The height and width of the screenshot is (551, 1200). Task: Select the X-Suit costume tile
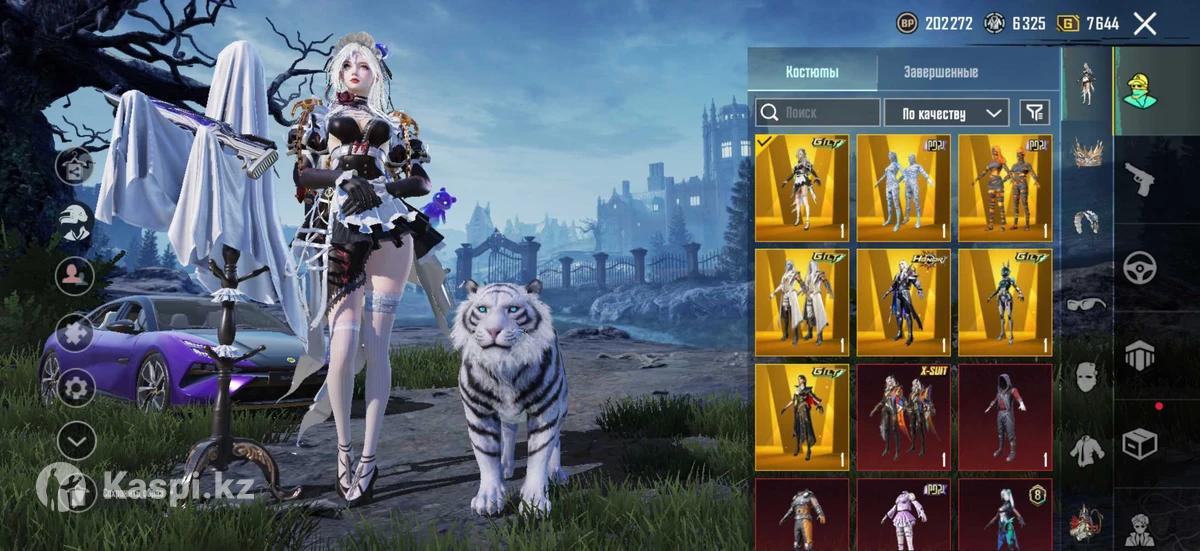point(903,417)
